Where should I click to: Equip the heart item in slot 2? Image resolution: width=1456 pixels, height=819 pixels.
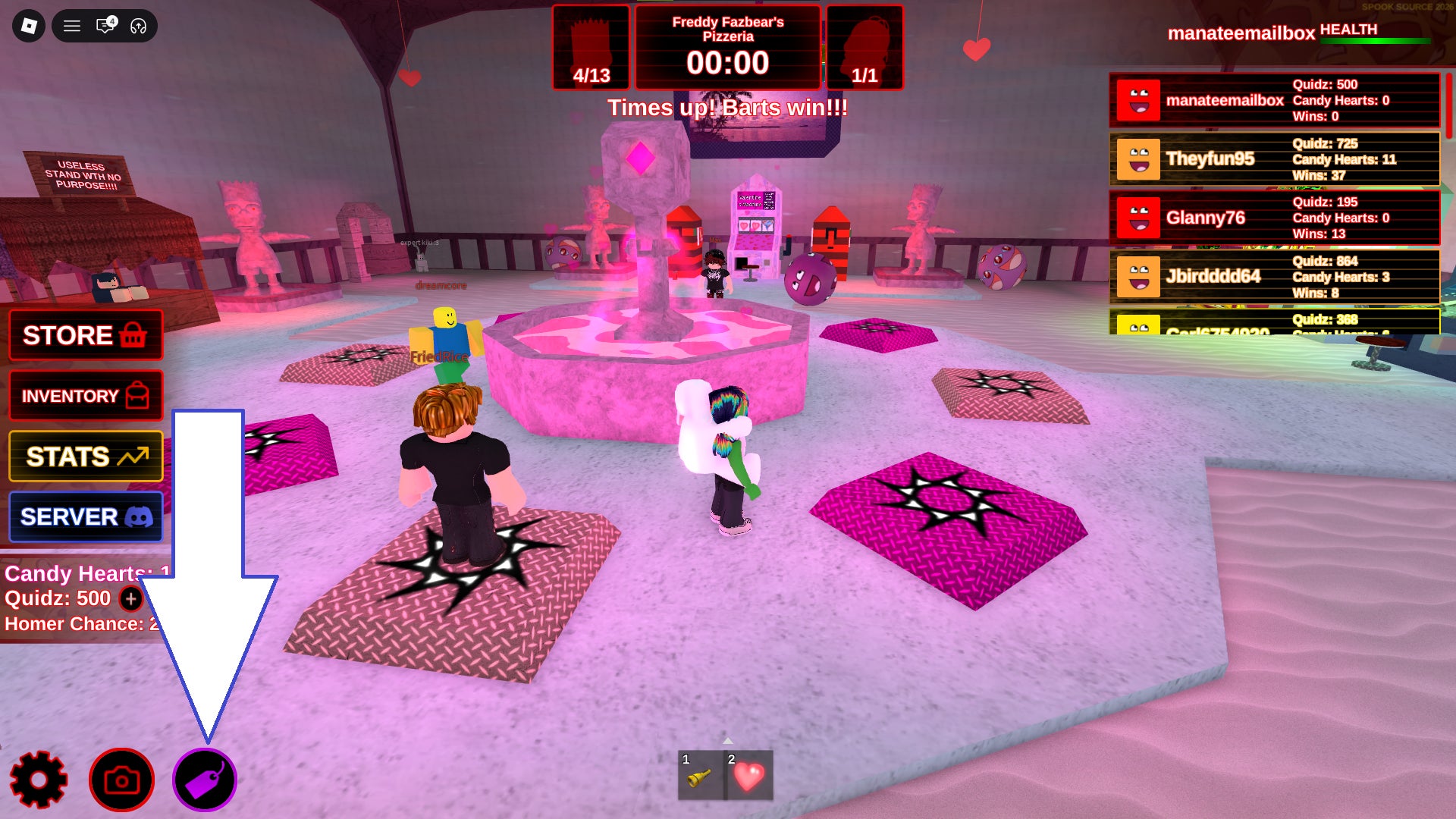749,776
